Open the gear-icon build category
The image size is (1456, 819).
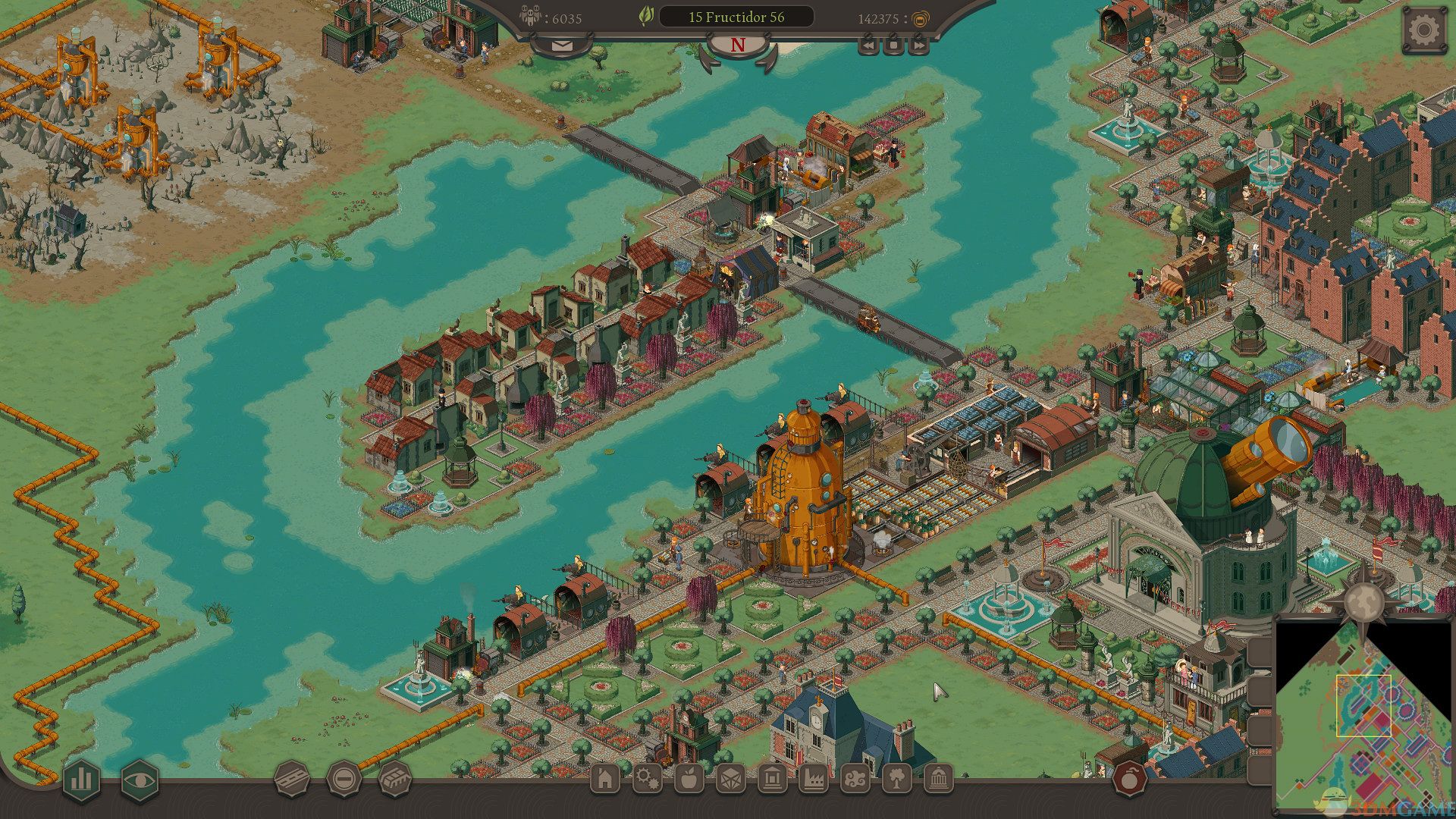647,779
